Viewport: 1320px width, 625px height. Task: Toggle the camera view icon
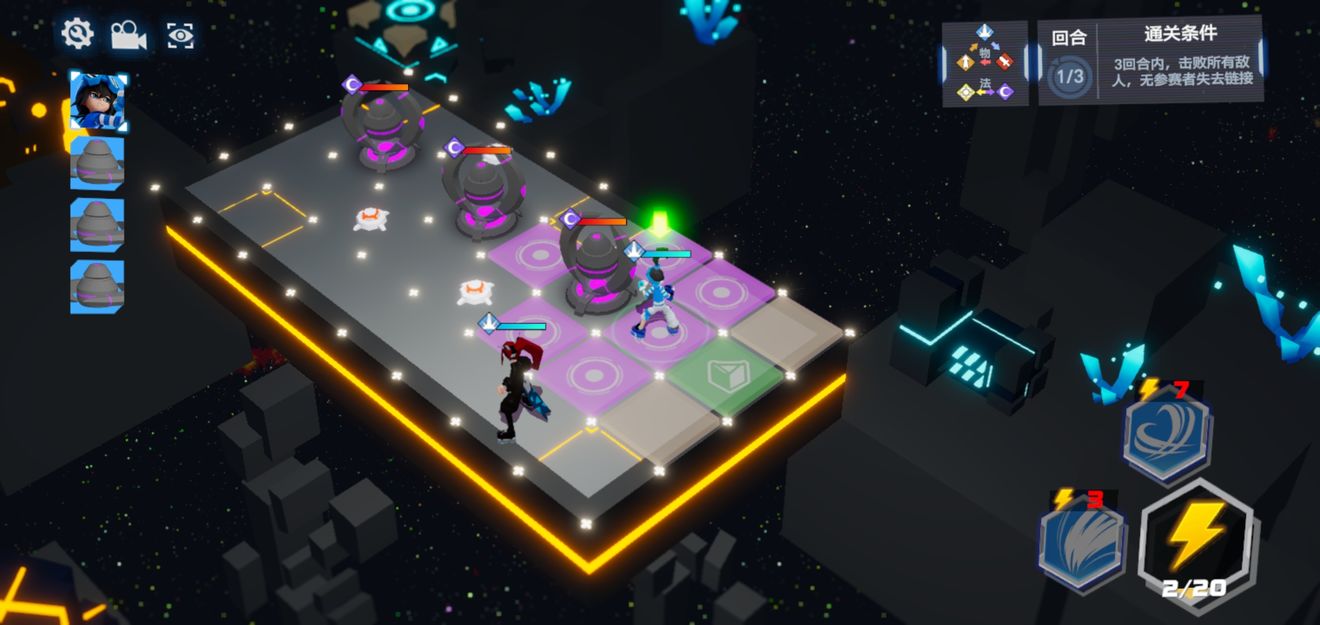coord(128,35)
